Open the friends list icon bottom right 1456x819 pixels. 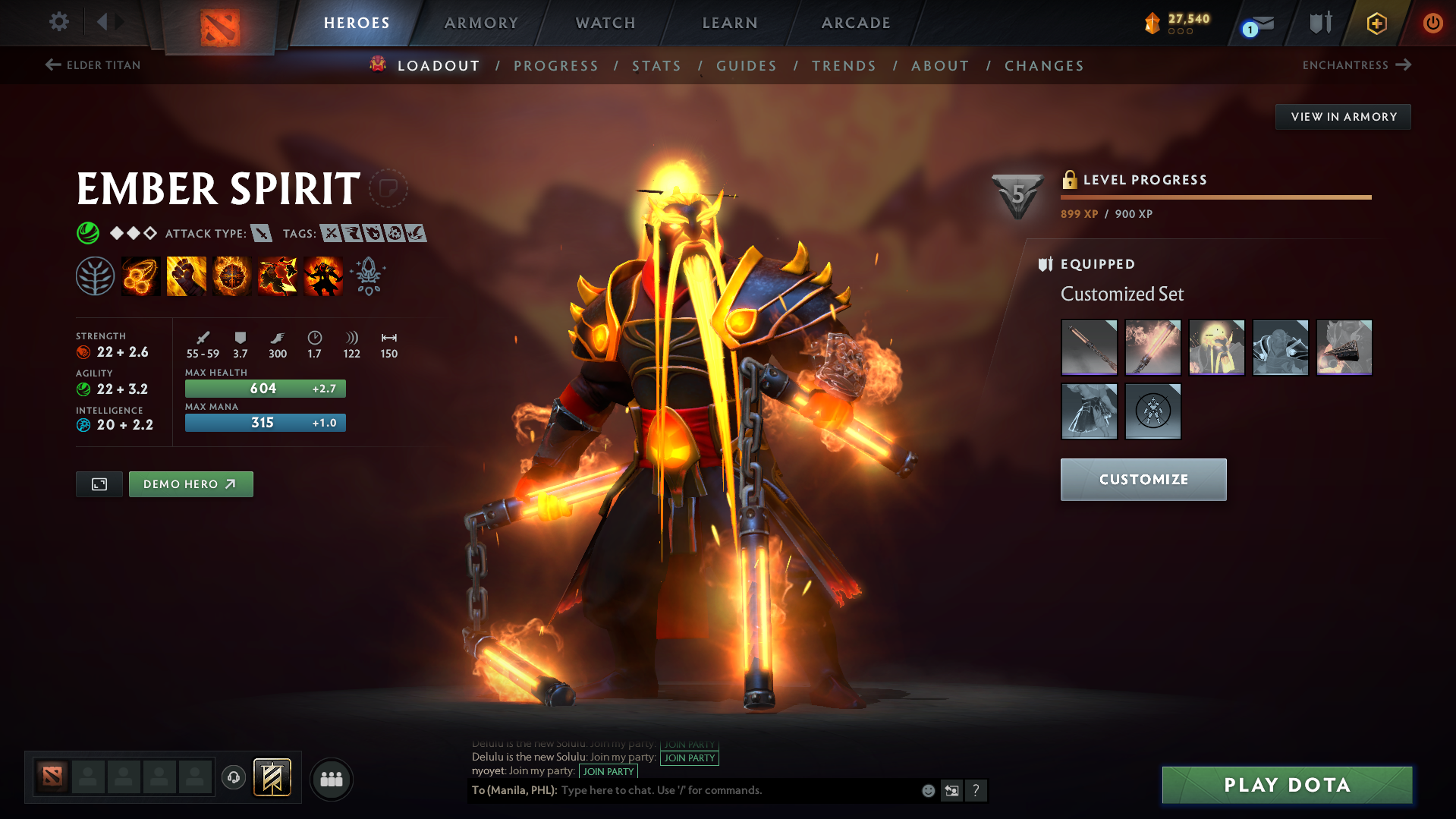click(x=331, y=779)
